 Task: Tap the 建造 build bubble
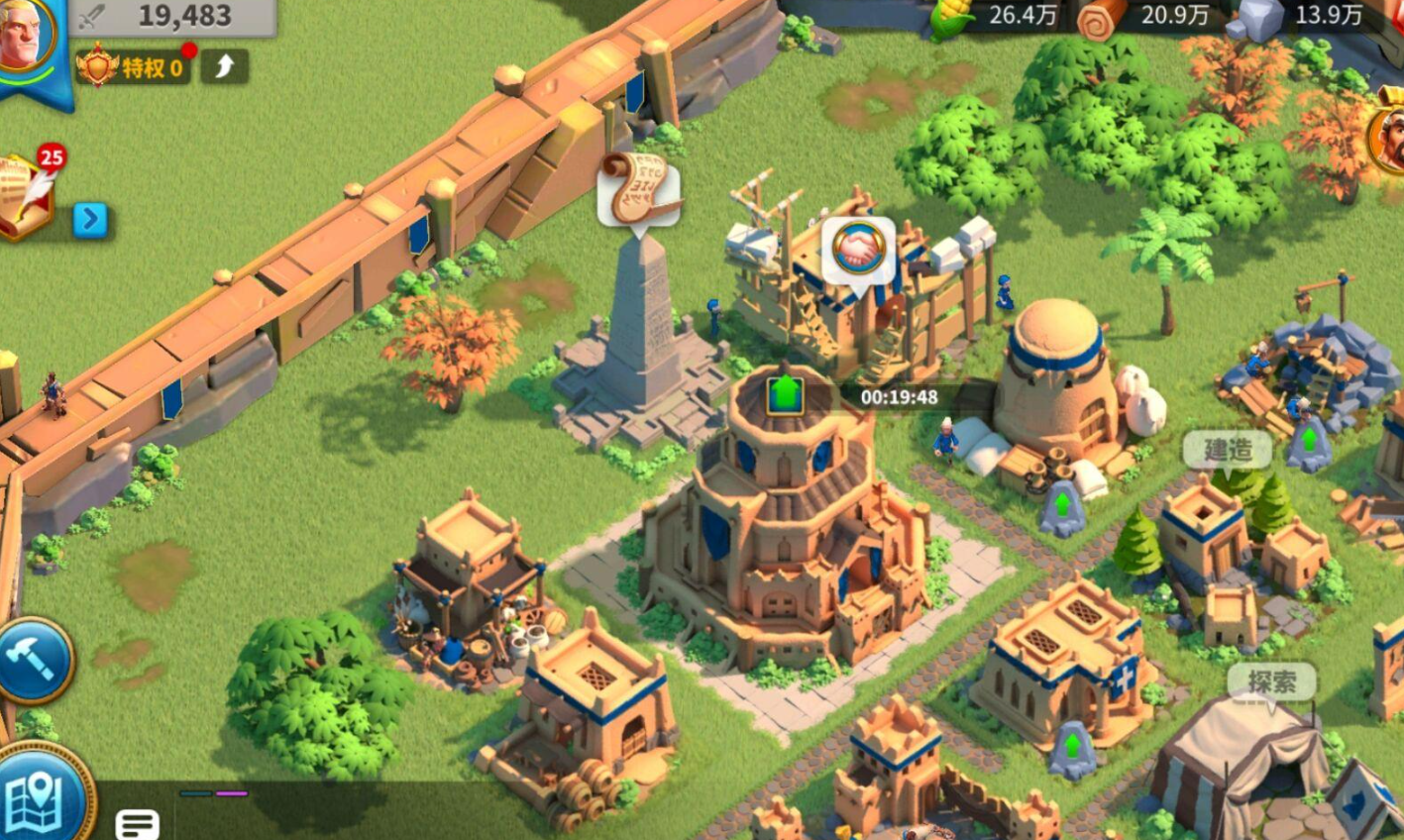pos(1228,450)
